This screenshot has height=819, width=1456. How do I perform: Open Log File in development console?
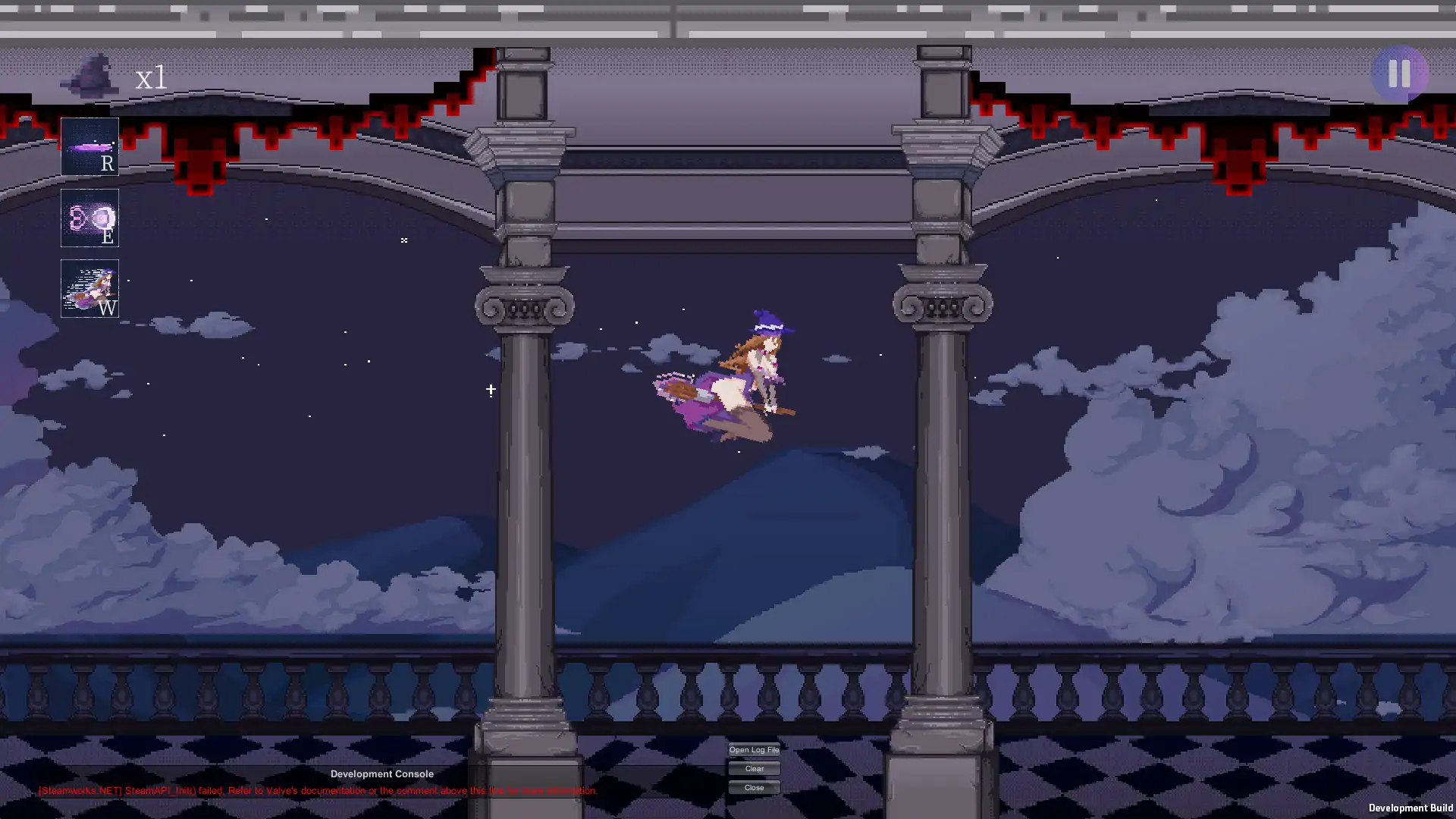click(x=754, y=749)
